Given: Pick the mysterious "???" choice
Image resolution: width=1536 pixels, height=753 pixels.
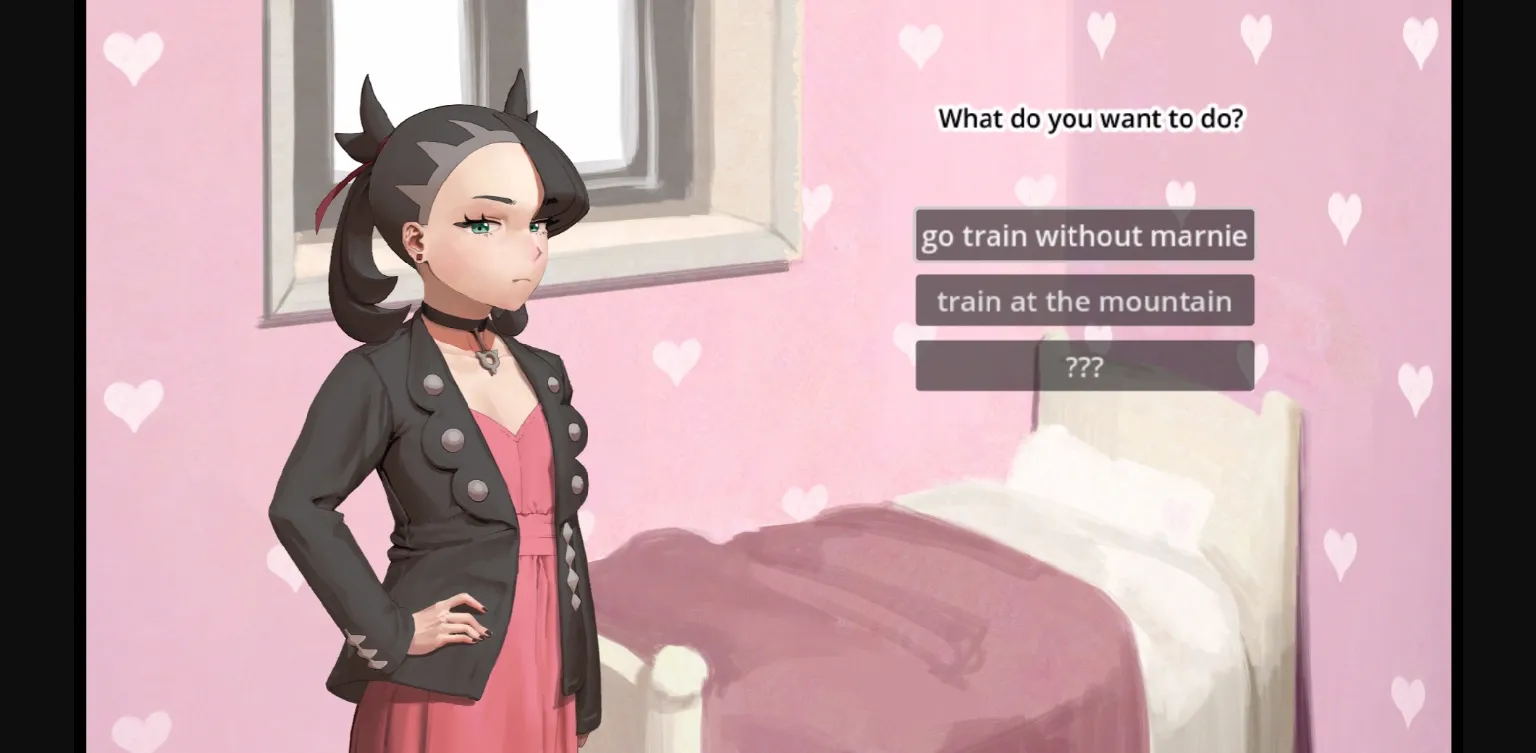Looking at the screenshot, I should [x=1084, y=365].
